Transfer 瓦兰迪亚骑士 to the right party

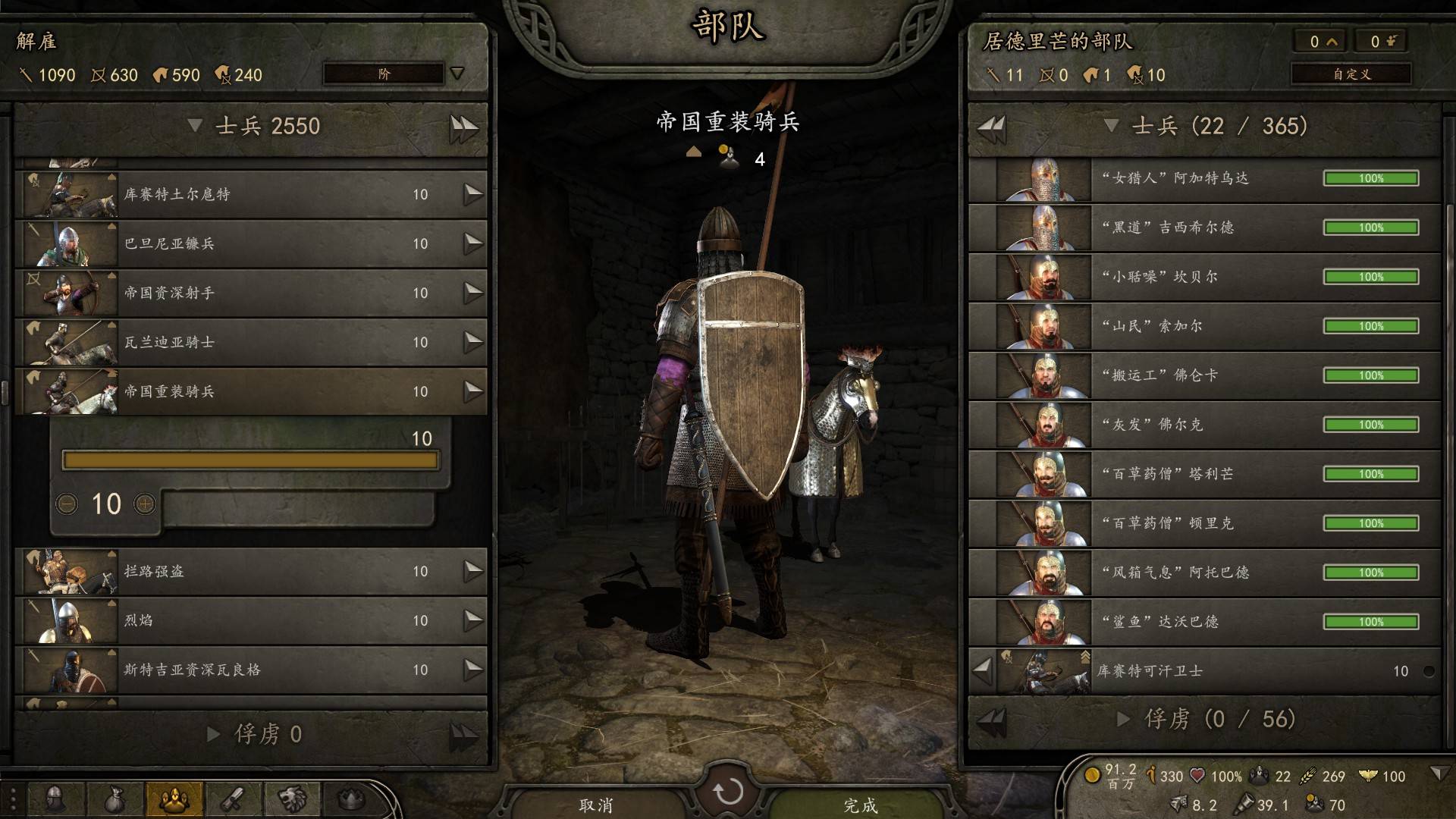click(473, 342)
